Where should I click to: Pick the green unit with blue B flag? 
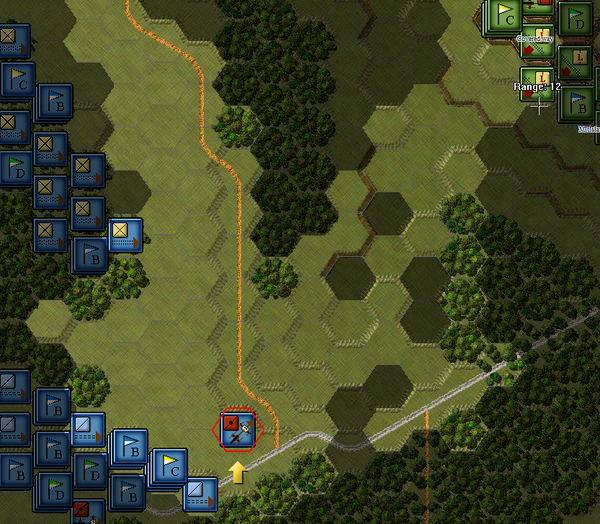pyautogui.click(x=577, y=102)
